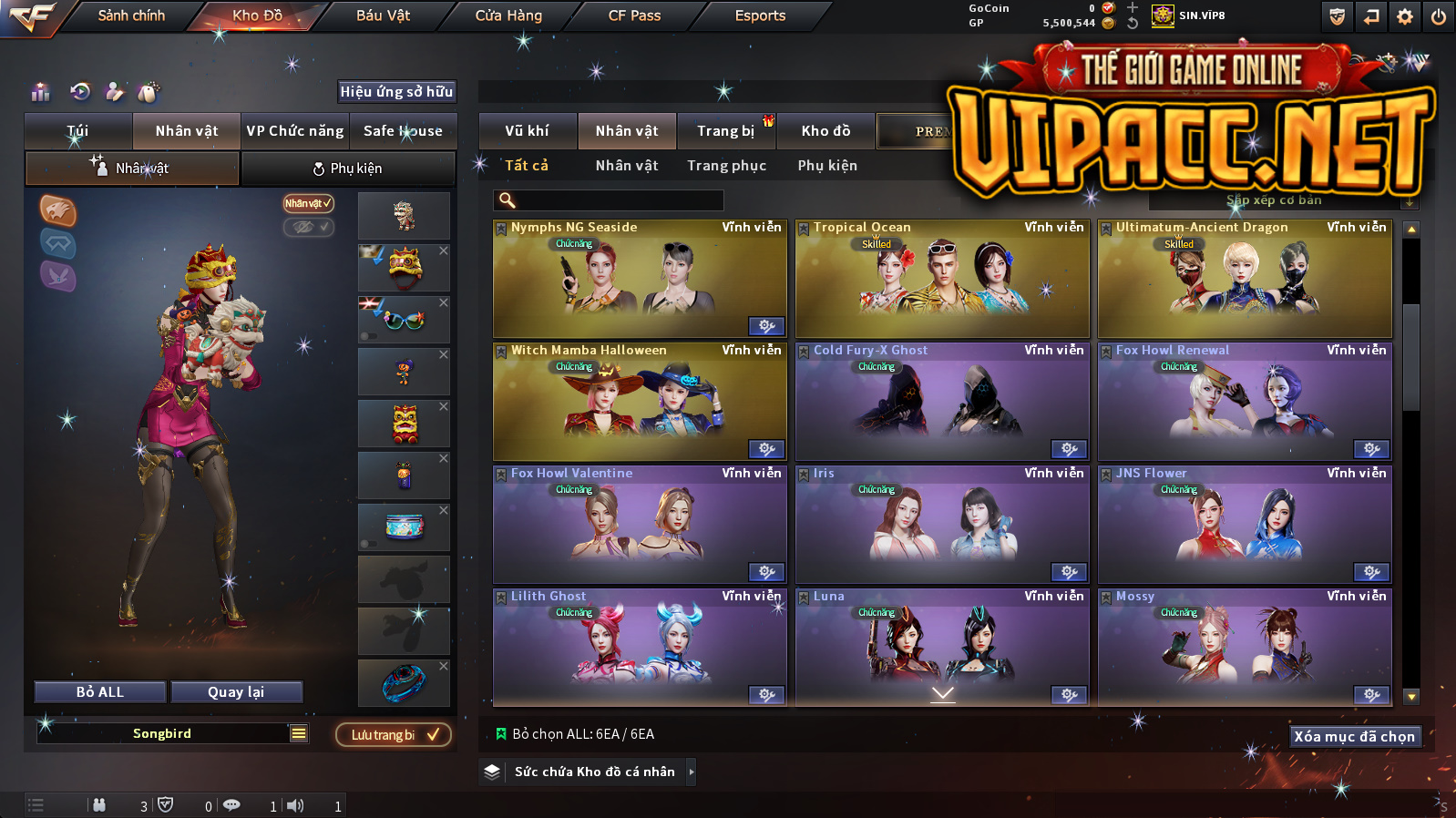
Task: Choose the Cold Fury-X Ghost card
Action: [942, 402]
